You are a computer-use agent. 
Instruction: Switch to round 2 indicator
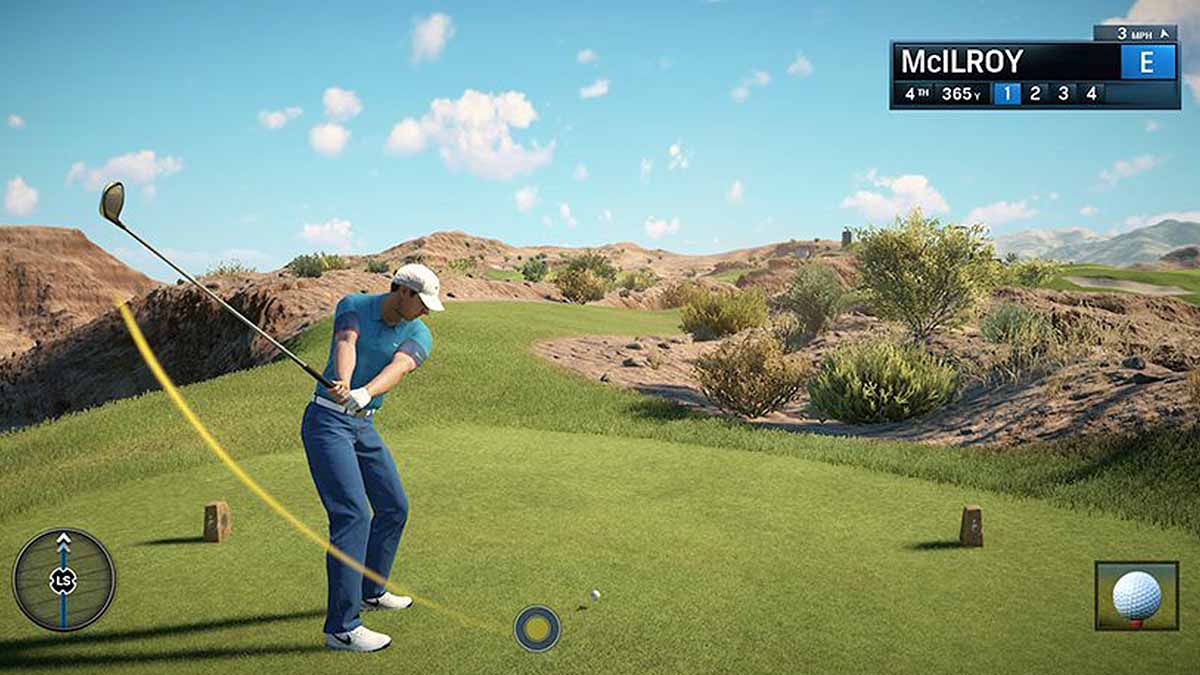point(1035,94)
